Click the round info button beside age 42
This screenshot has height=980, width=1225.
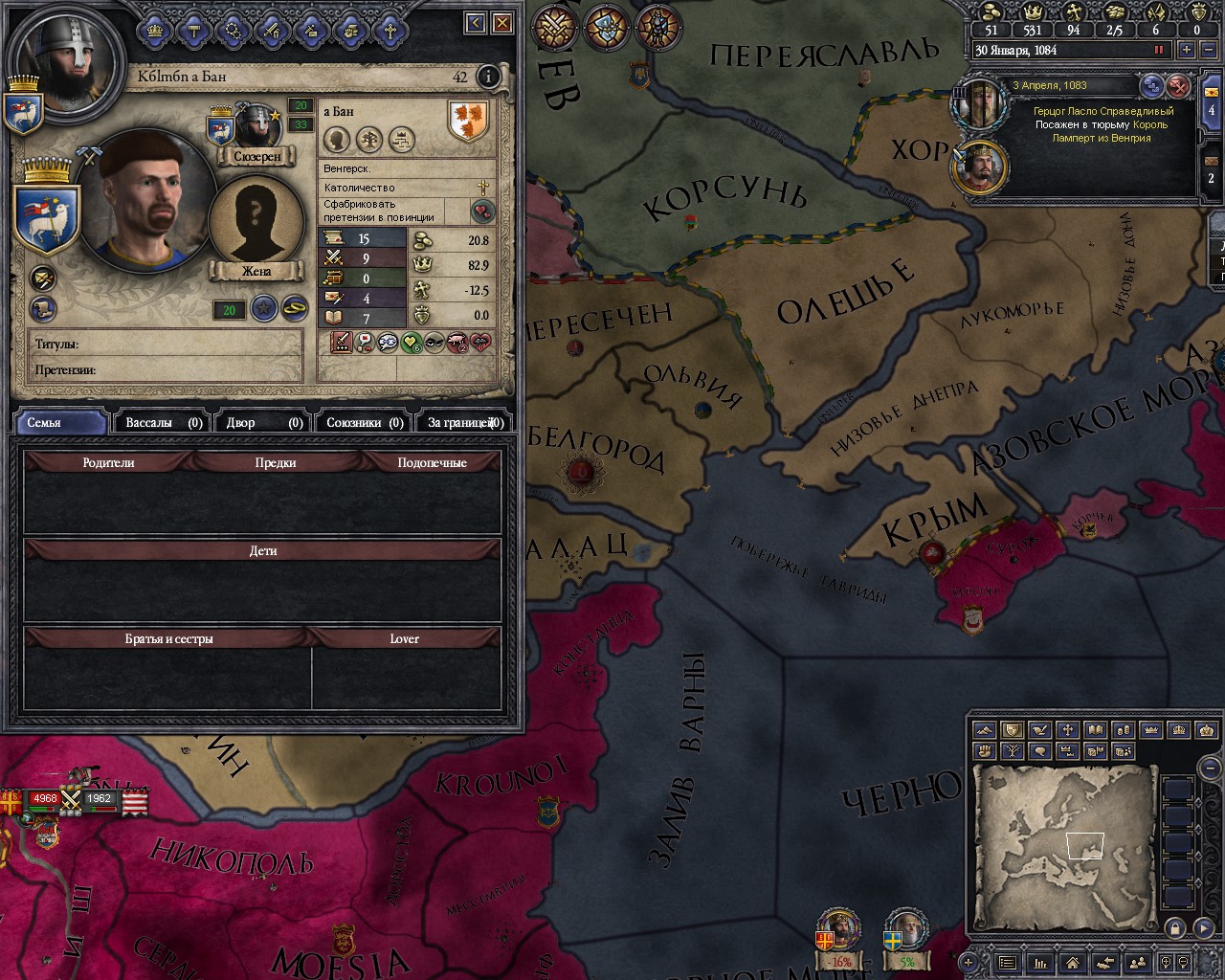(488, 77)
